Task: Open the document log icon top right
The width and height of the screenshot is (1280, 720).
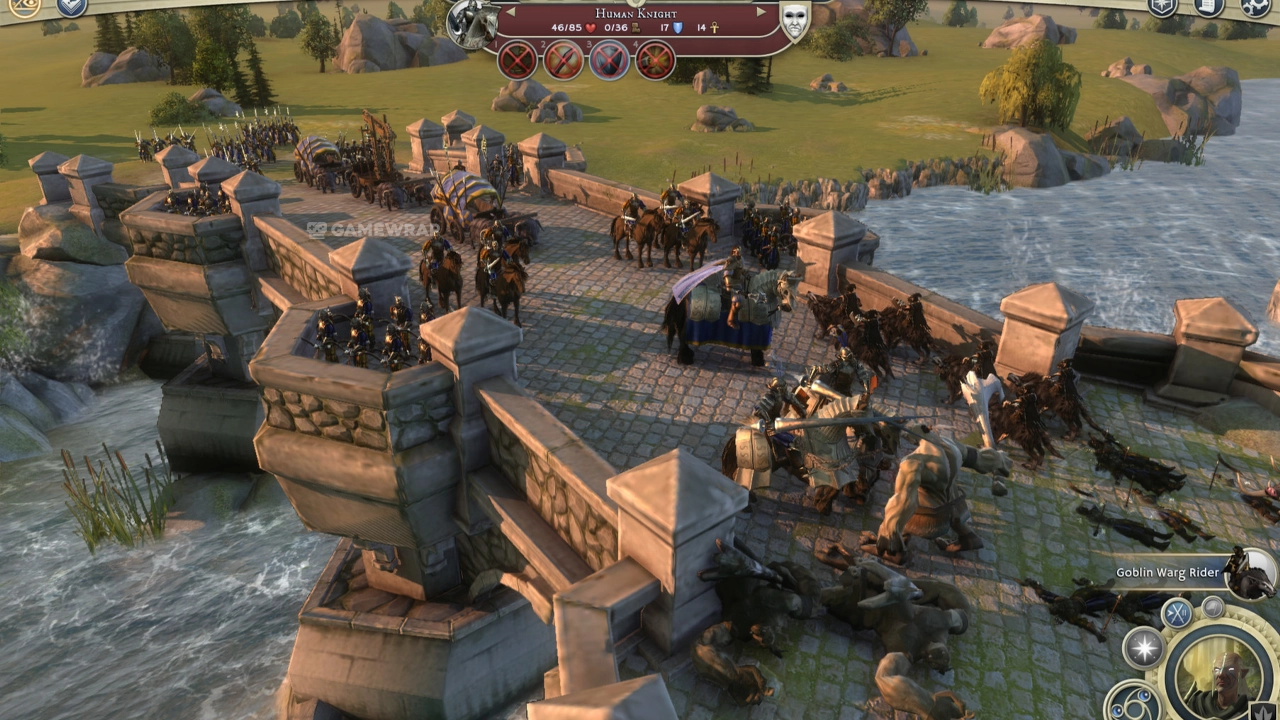Action: point(1209,7)
